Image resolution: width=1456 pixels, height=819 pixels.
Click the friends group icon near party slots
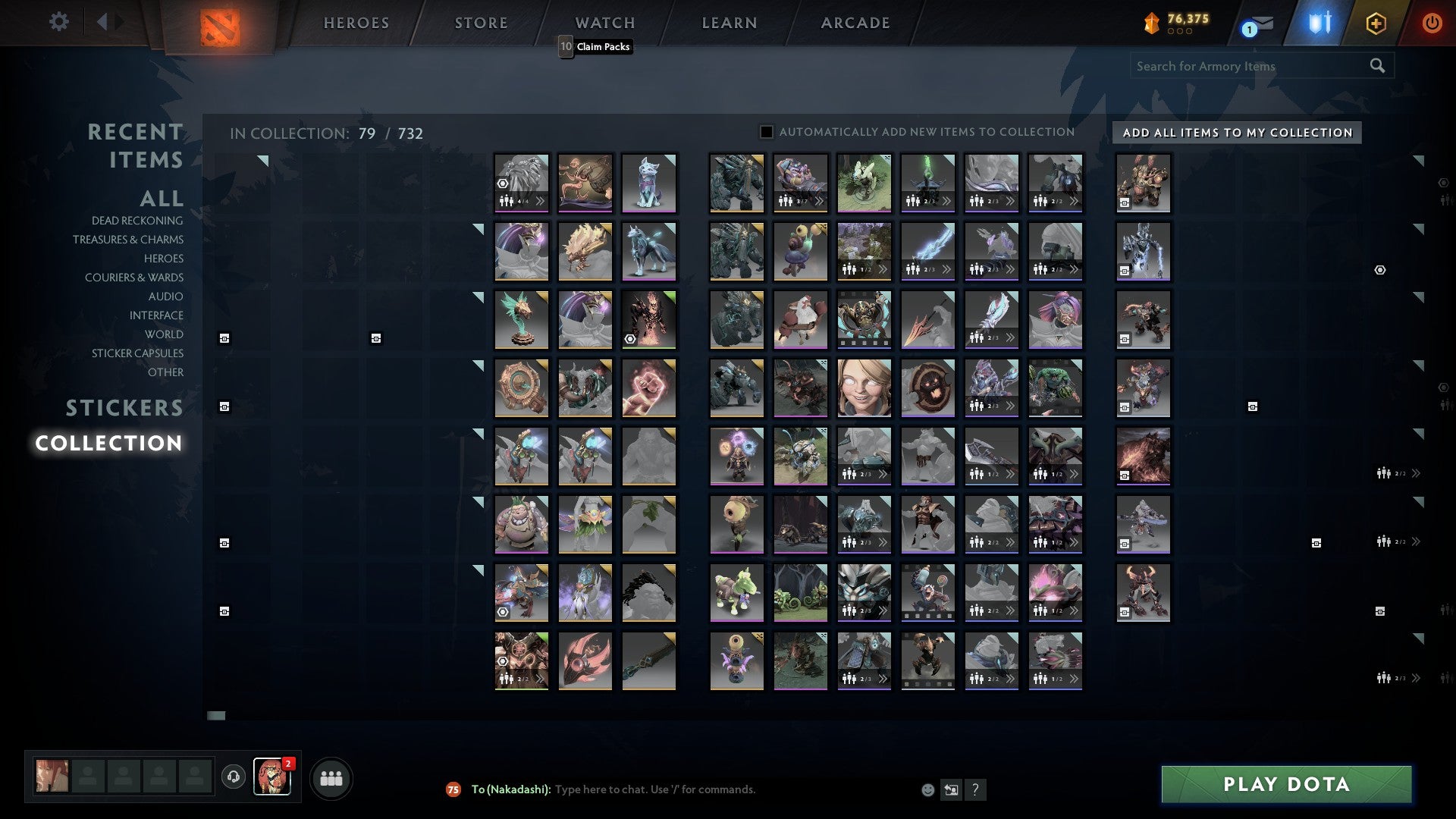[331, 777]
